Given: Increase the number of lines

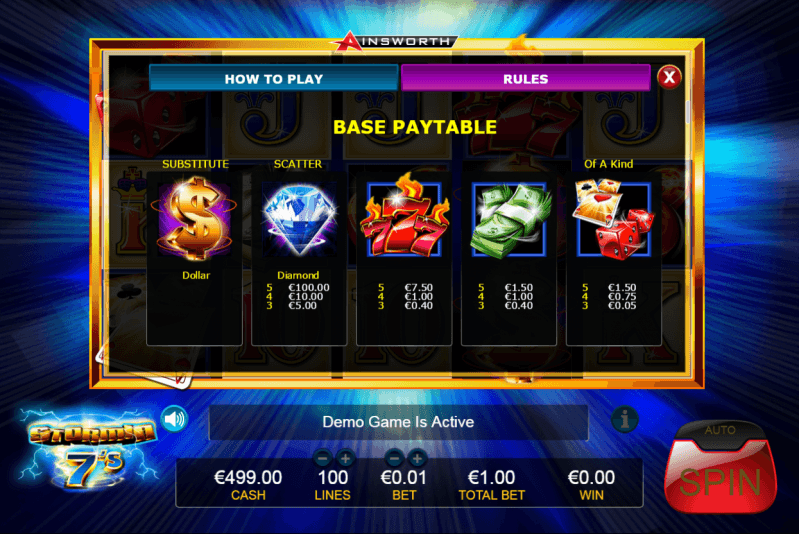Looking at the screenshot, I should tap(346, 459).
